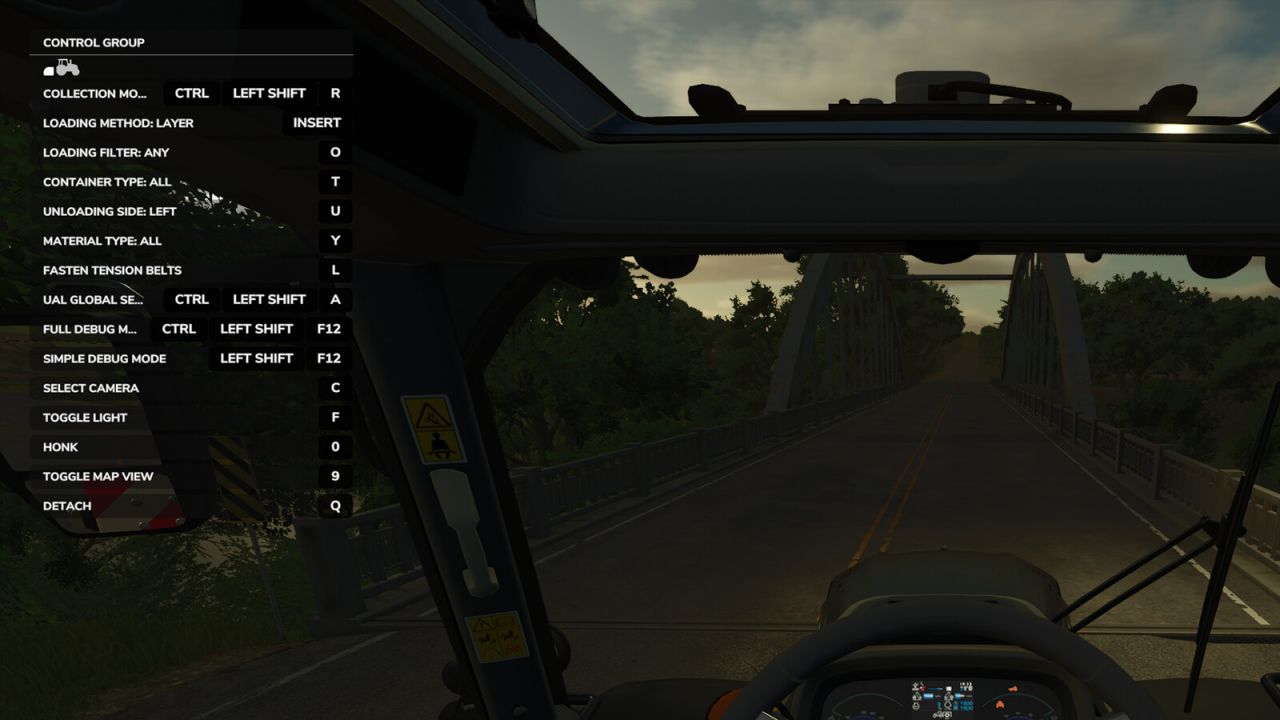Toggle Collection Mode in the control list
Image resolution: width=1280 pixels, height=720 pixels.
point(95,93)
